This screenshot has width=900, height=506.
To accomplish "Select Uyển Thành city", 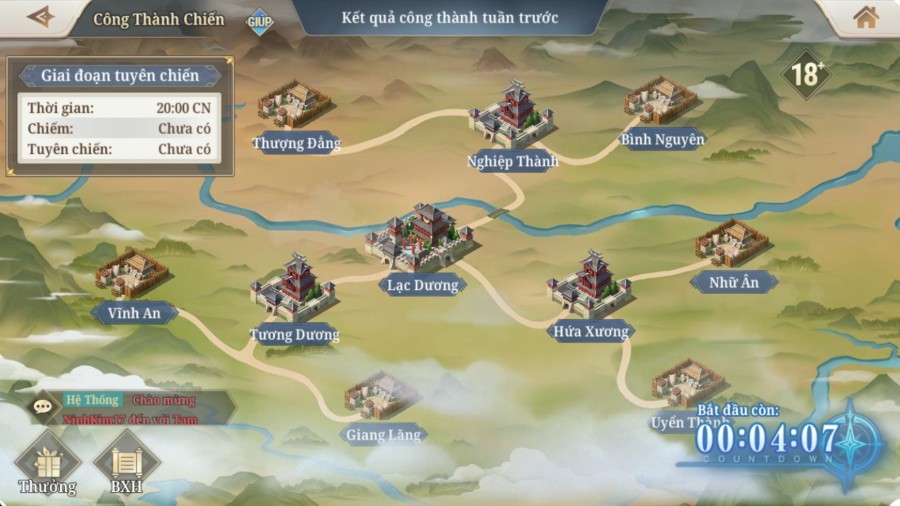I will click(688, 385).
